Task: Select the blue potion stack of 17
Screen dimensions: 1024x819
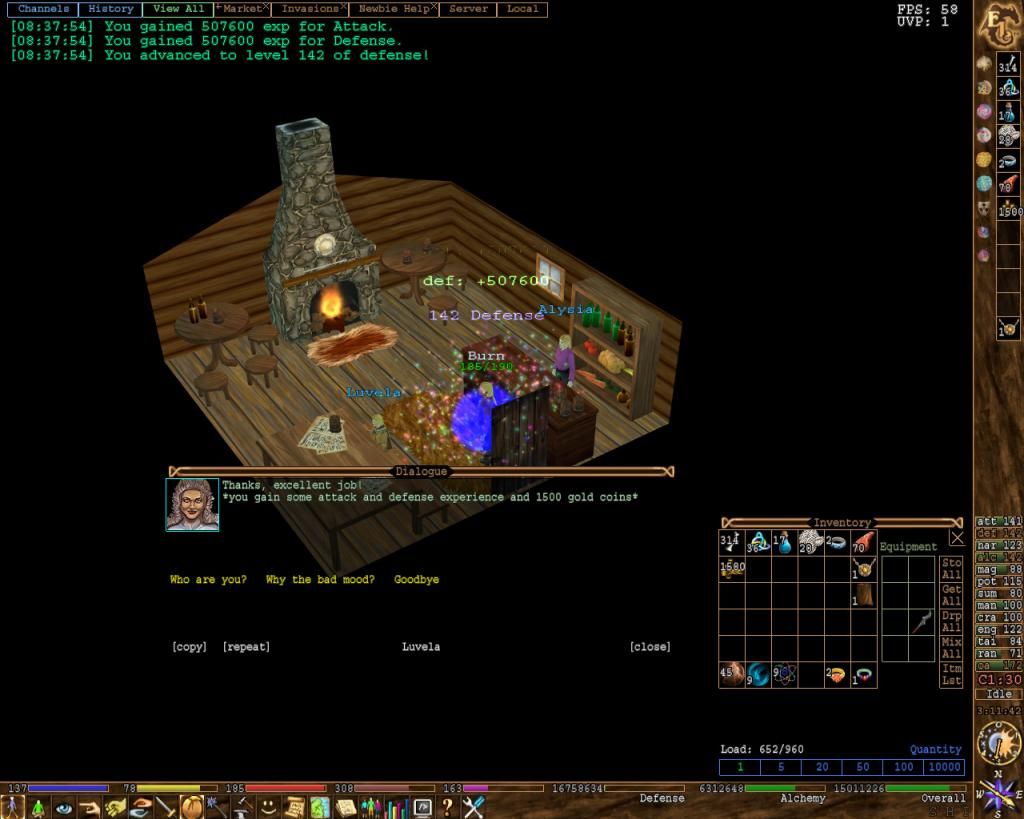Action: pyautogui.click(x=783, y=543)
